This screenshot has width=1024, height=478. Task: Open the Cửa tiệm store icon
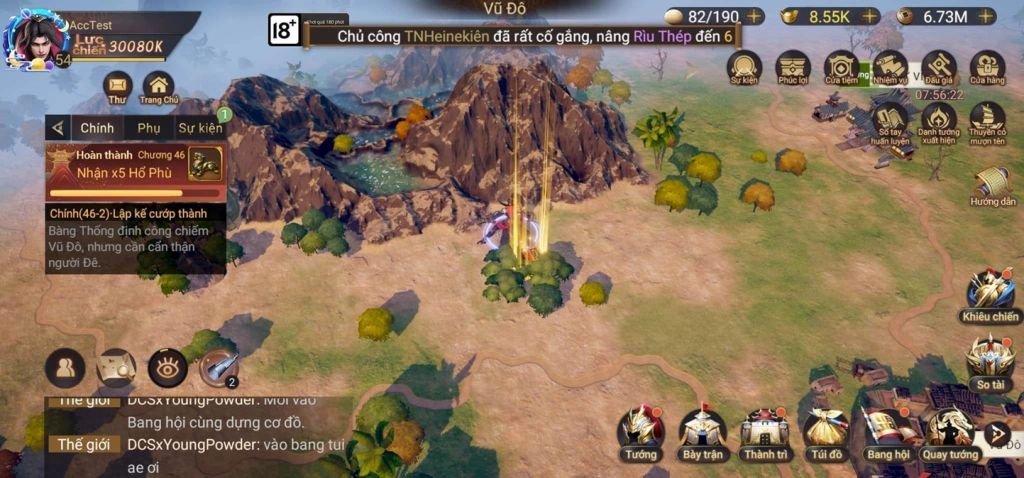[840, 67]
